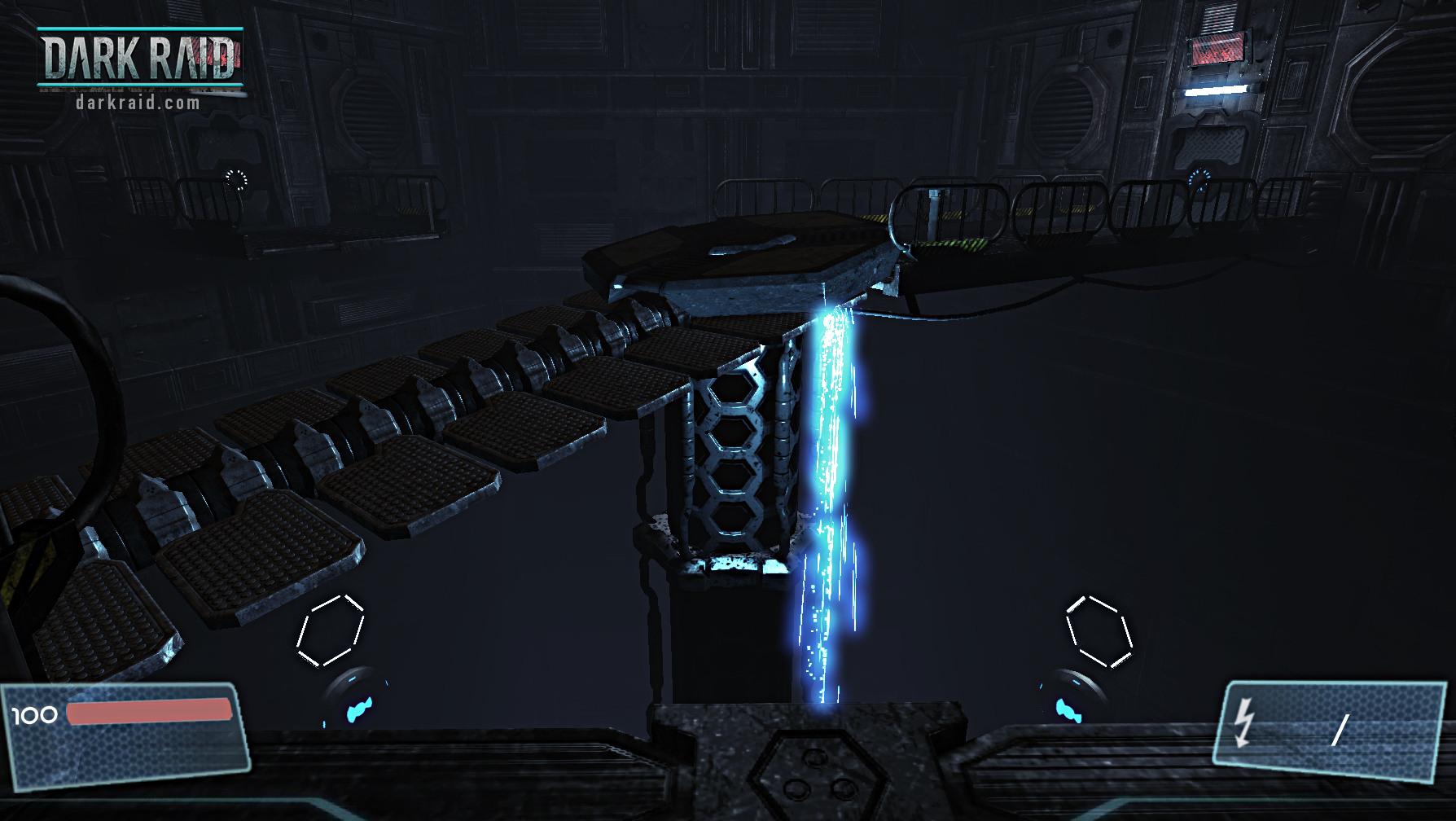This screenshot has width=1456, height=821.
Task: Select the health HUD panel tab
Action: [x=122, y=737]
